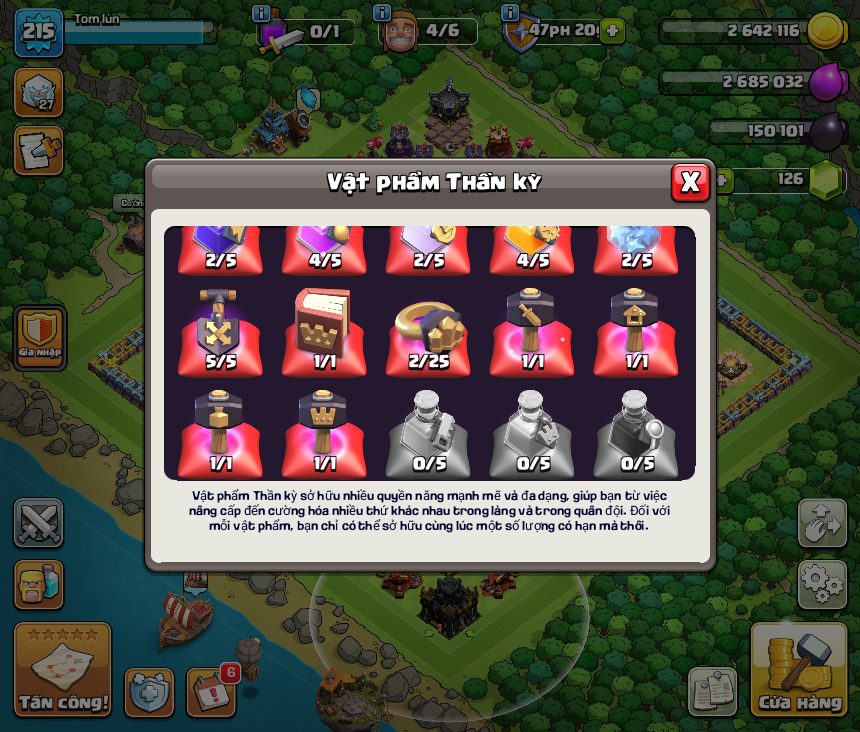The height and width of the screenshot is (732, 860).
Task: Open the Cửa Hàng shop
Action: [x=799, y=671]
